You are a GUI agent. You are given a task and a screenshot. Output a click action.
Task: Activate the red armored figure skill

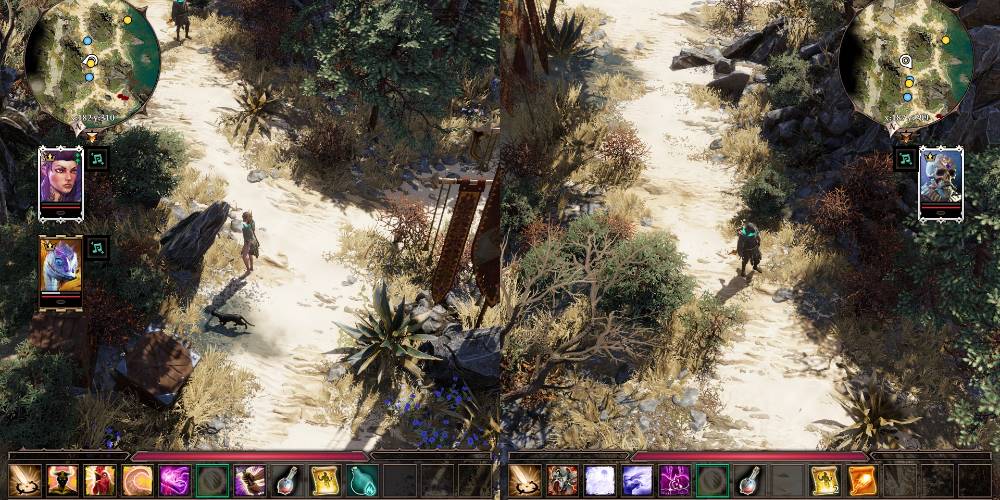(x=562, y=481)
